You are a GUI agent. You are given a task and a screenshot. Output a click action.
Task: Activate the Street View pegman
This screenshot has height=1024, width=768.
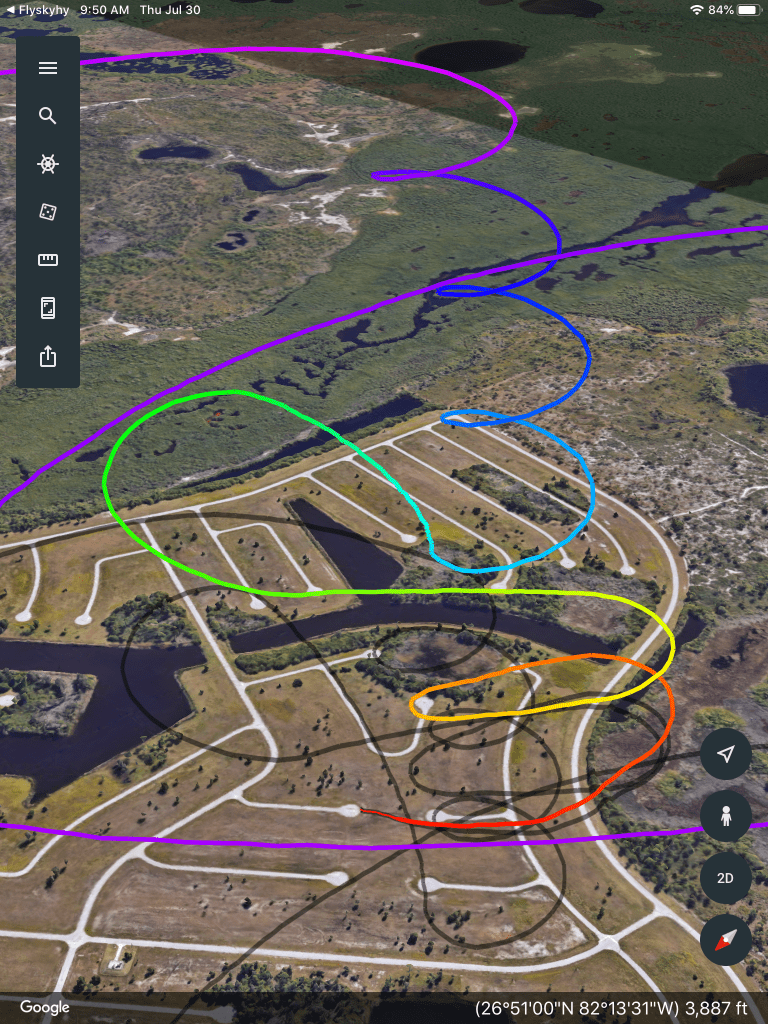coord(726,816)
